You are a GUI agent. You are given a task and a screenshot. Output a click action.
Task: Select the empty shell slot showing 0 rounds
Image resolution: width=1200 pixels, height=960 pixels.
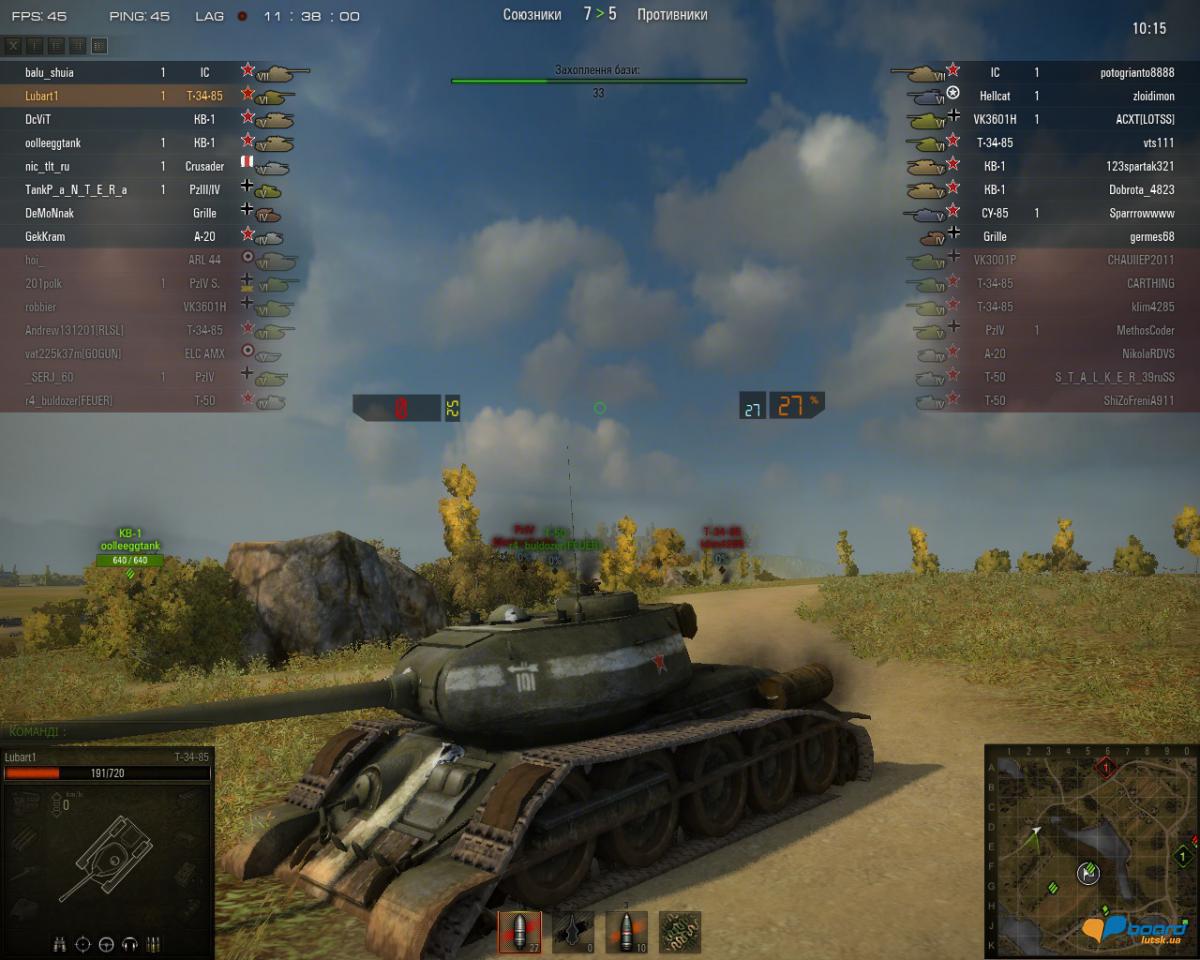click(x=573, y=932)
